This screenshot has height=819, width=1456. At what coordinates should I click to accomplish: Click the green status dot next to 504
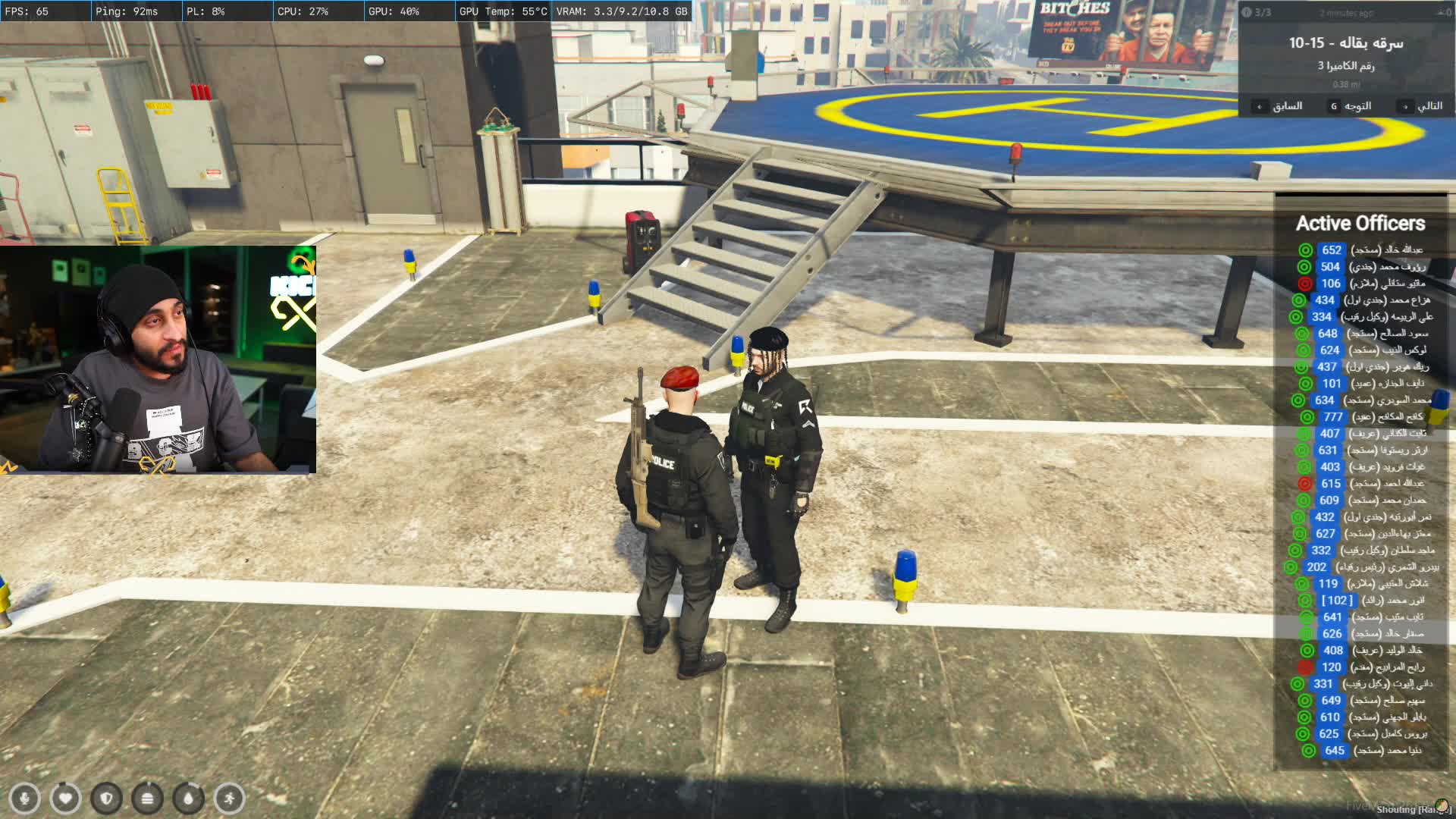(1304, 267)
